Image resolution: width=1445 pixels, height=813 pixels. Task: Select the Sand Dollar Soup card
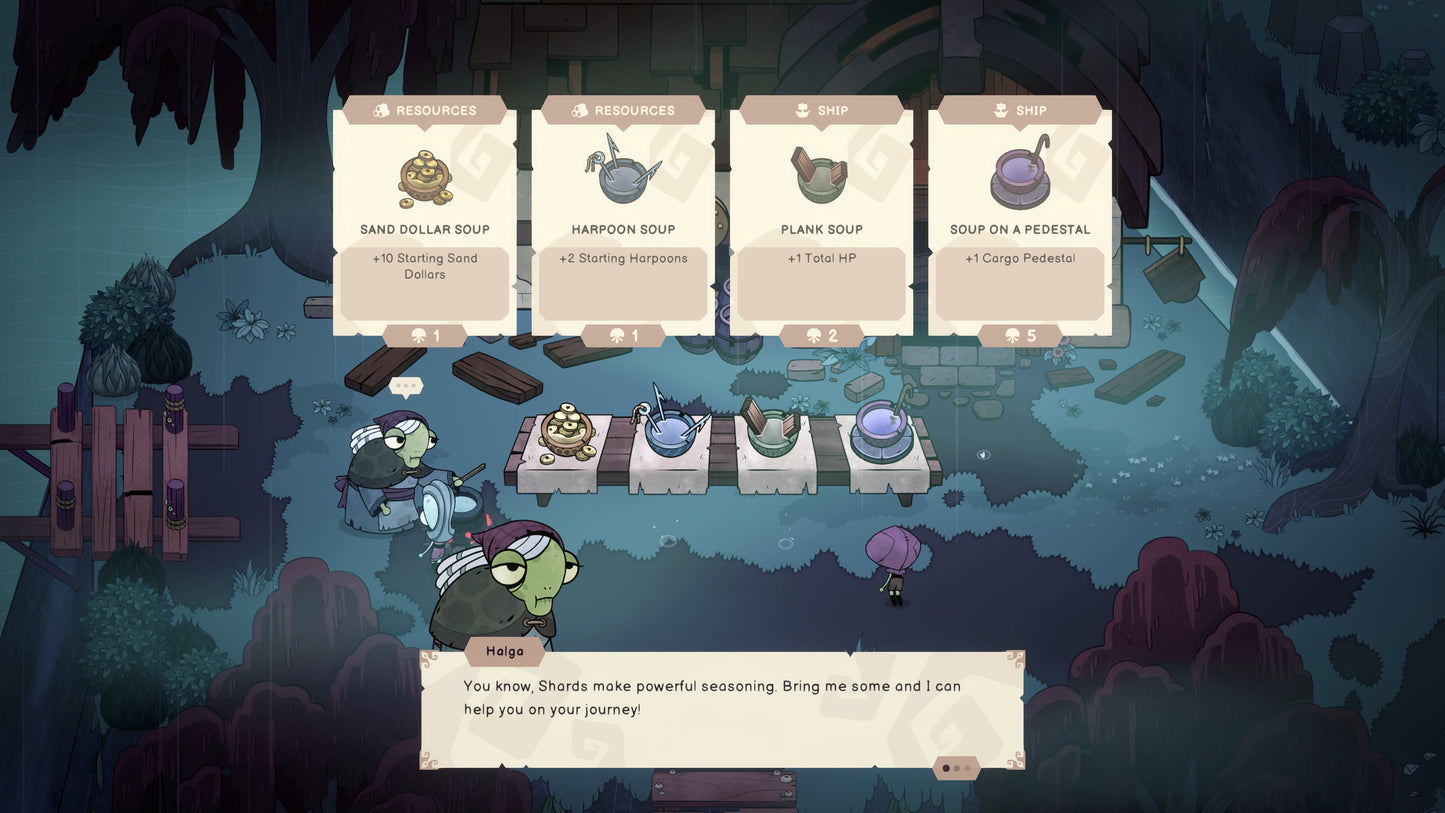(x=424, y=220)
